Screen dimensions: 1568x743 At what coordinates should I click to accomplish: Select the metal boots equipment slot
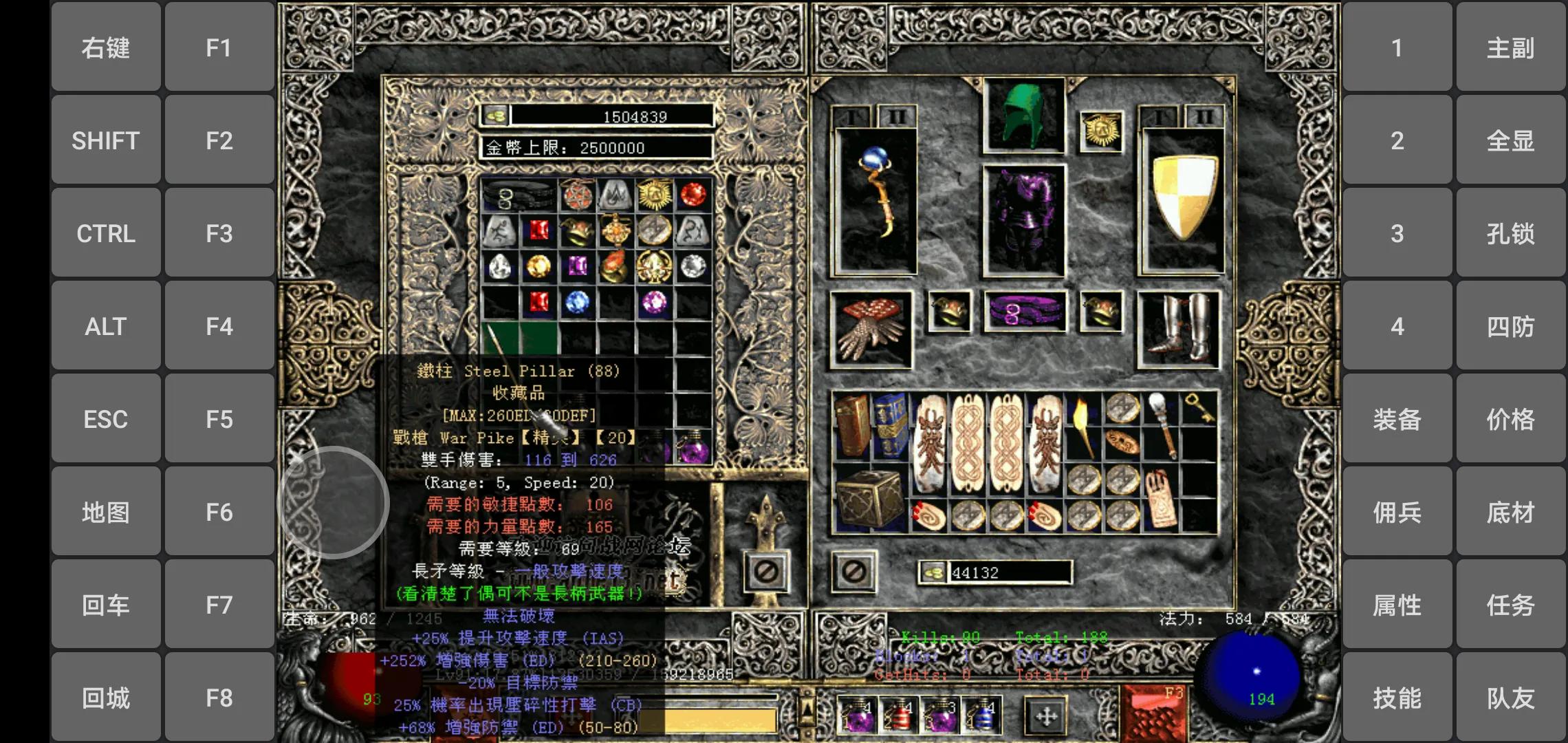coord(1179,329)
